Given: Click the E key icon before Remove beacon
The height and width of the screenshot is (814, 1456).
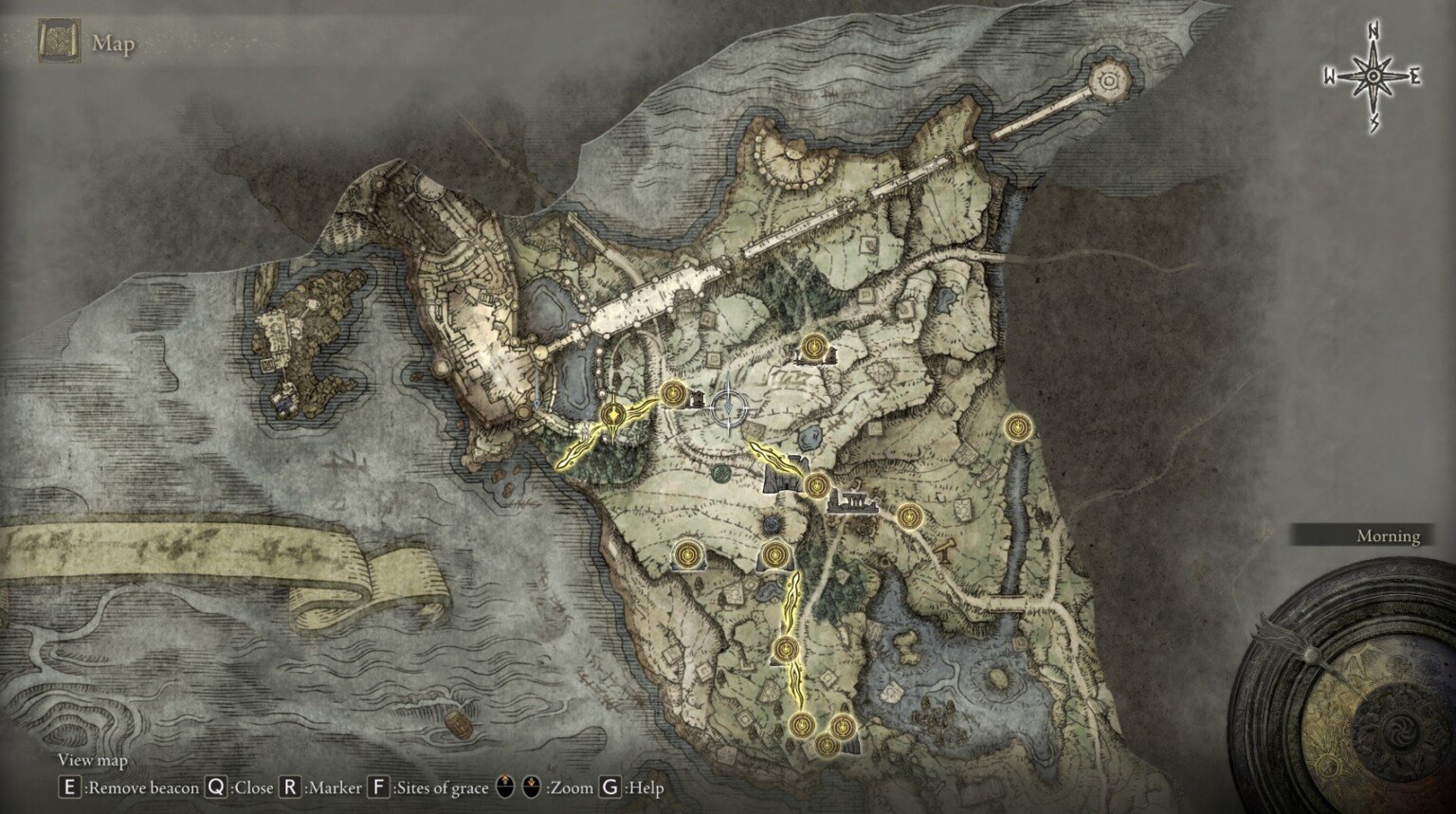Looking at the screenshot, I should pos(68,787).
